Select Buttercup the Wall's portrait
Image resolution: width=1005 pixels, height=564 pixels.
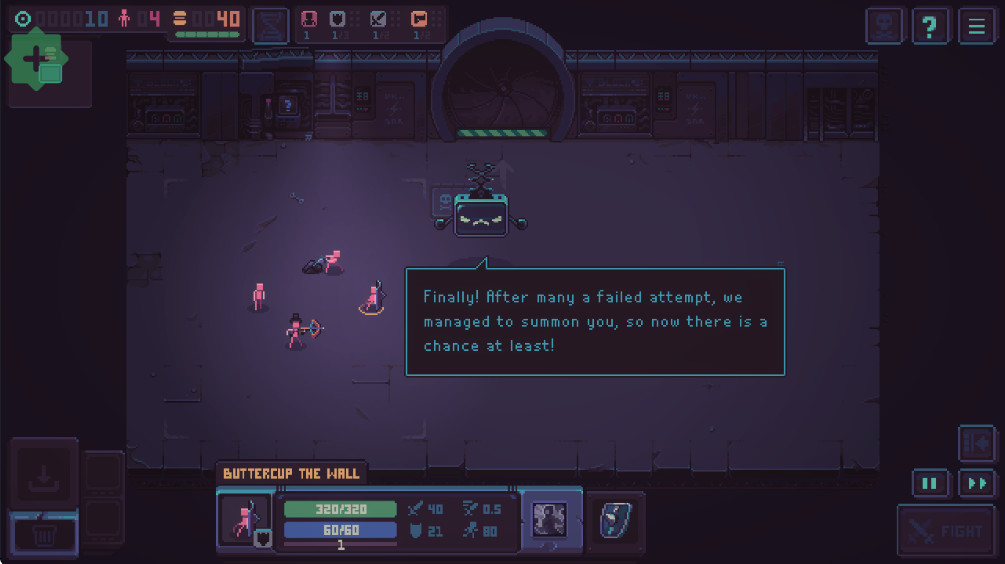click(244, 520)
